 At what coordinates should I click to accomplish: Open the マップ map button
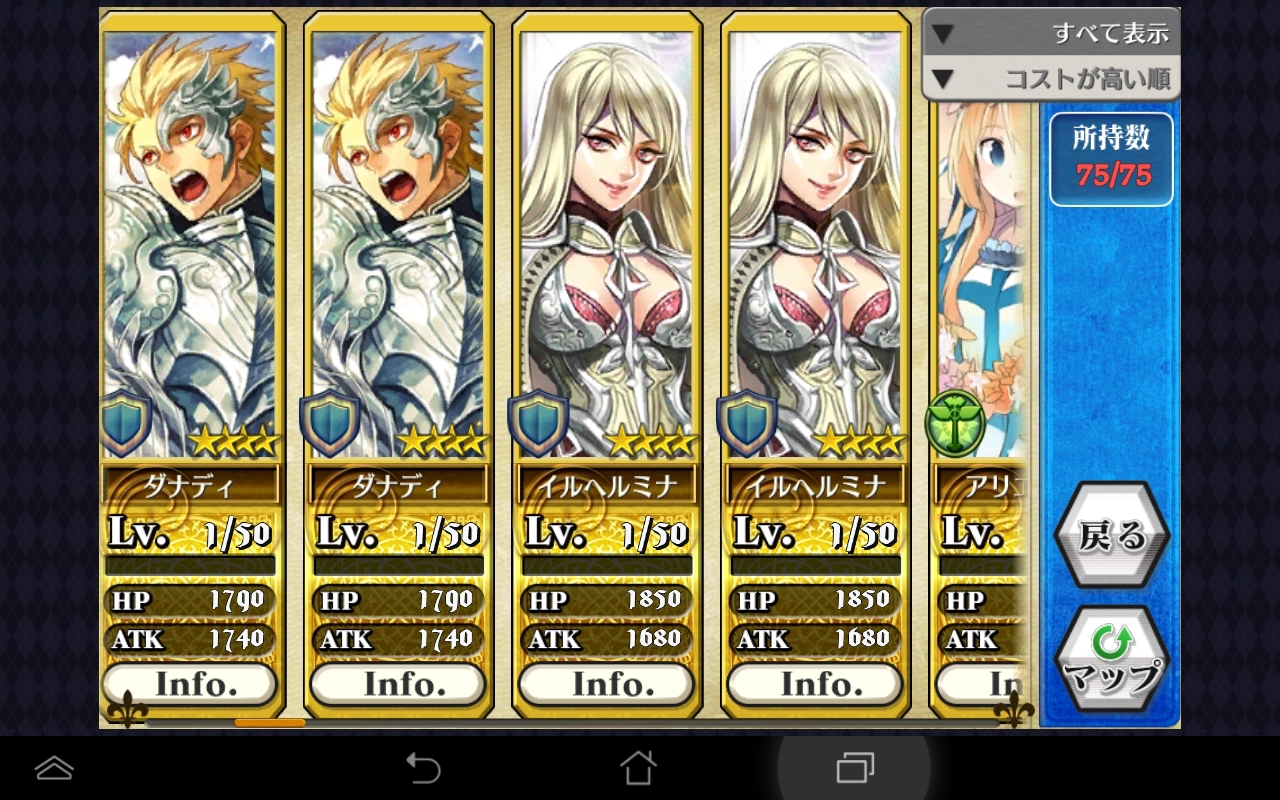[x=1111, y=659]
